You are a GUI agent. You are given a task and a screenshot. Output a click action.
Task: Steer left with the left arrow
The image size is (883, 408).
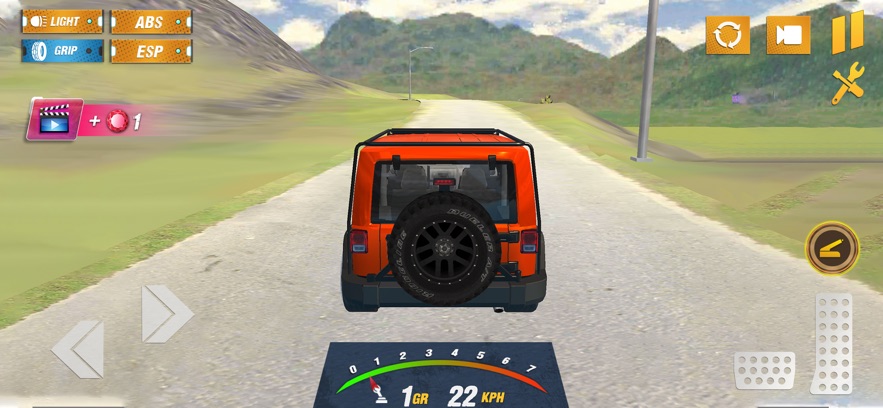(x=78, y=349)
